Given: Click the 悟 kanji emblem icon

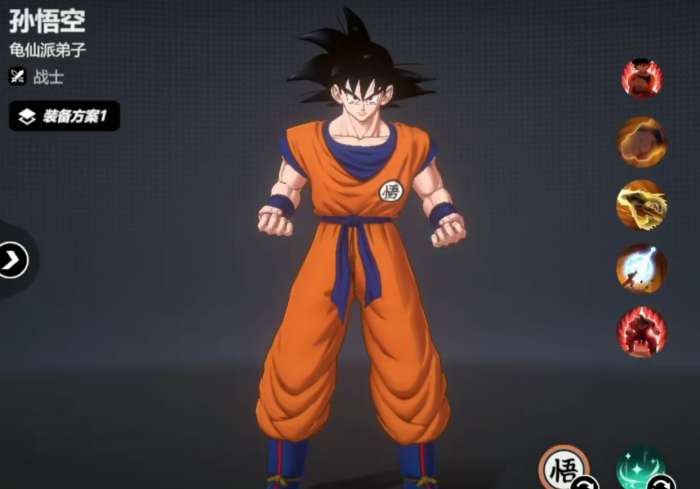Looking at the screenshot, I should coord(564,468).
